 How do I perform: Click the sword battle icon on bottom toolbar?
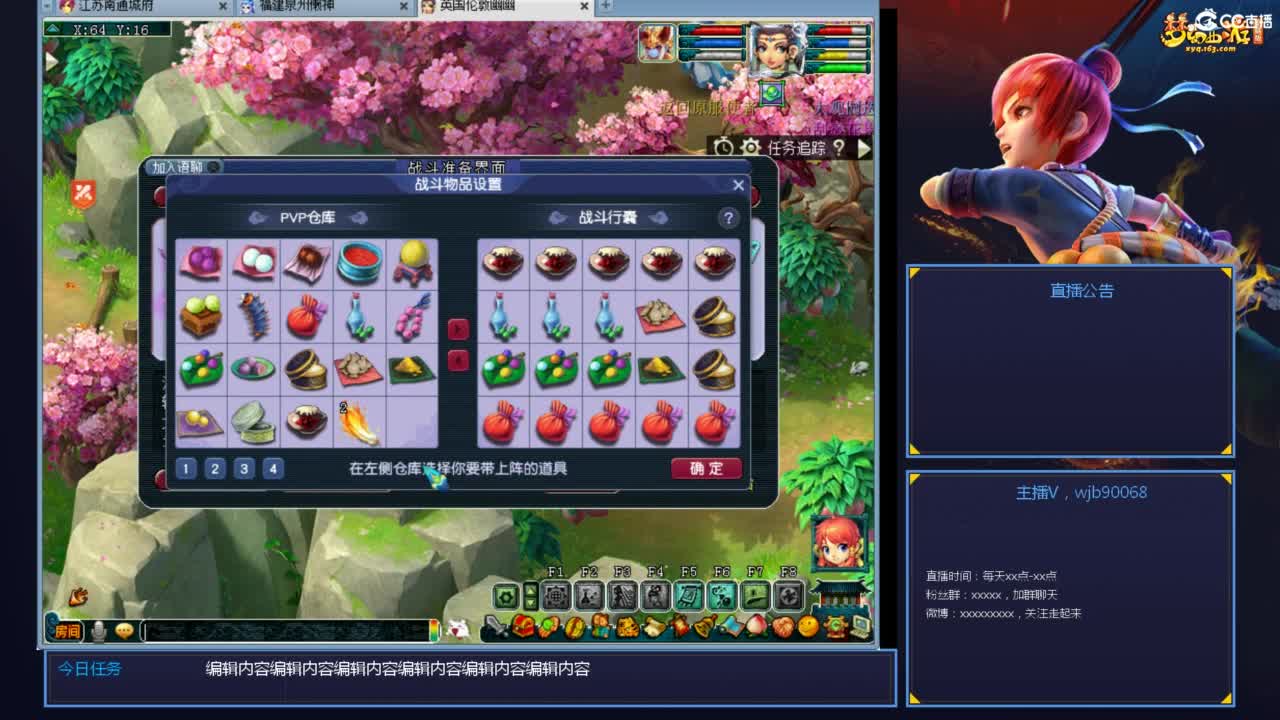pos(492,627)
